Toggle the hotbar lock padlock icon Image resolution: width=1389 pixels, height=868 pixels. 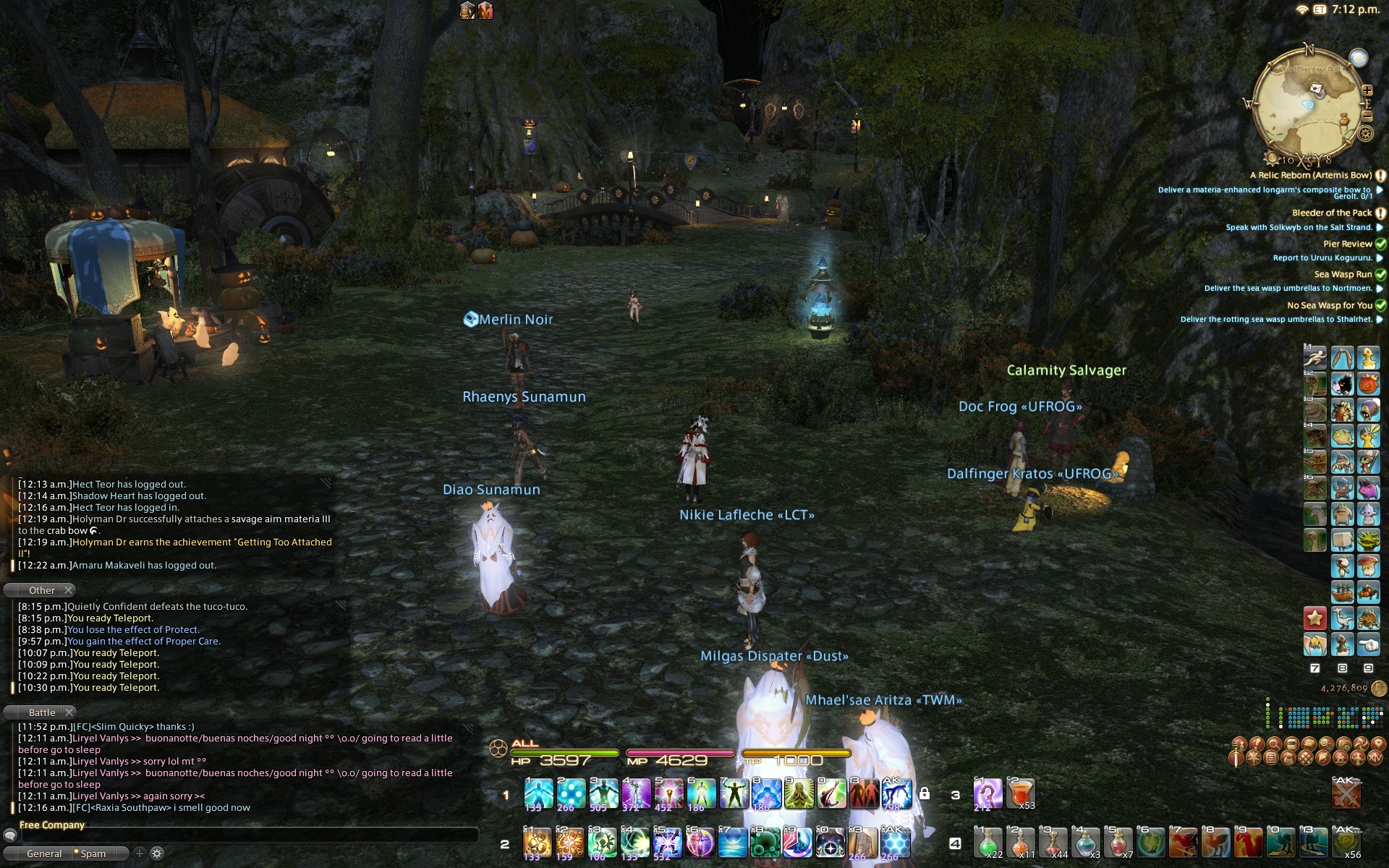coord(924,793)
